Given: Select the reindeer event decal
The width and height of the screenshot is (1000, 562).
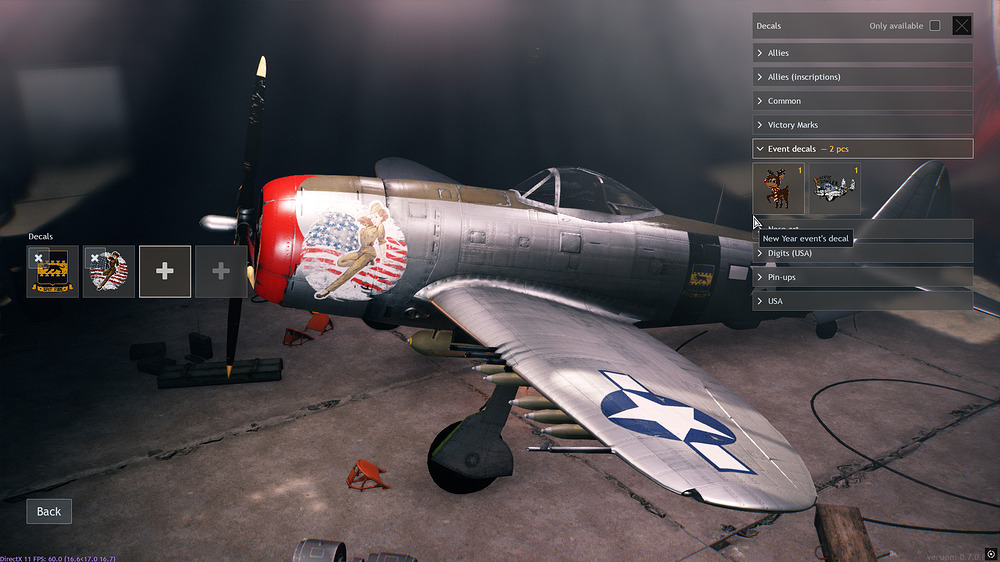Looking at the screenshot, I should (778, 188).
